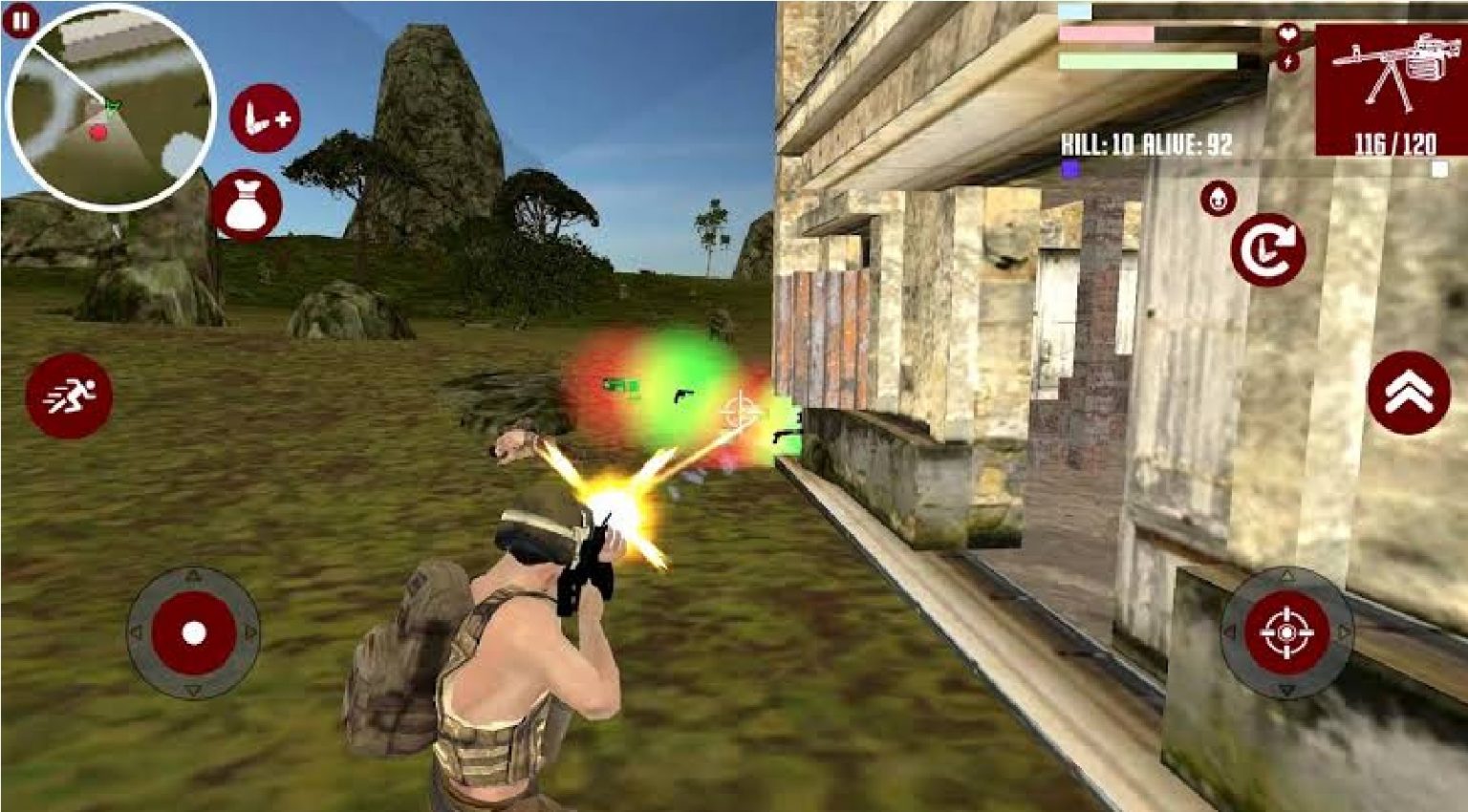This screenshot has height=812, width=1468.
Task: Select the machine gun weapon slot
Action: pyautogui.click(x=1393, y=69)
